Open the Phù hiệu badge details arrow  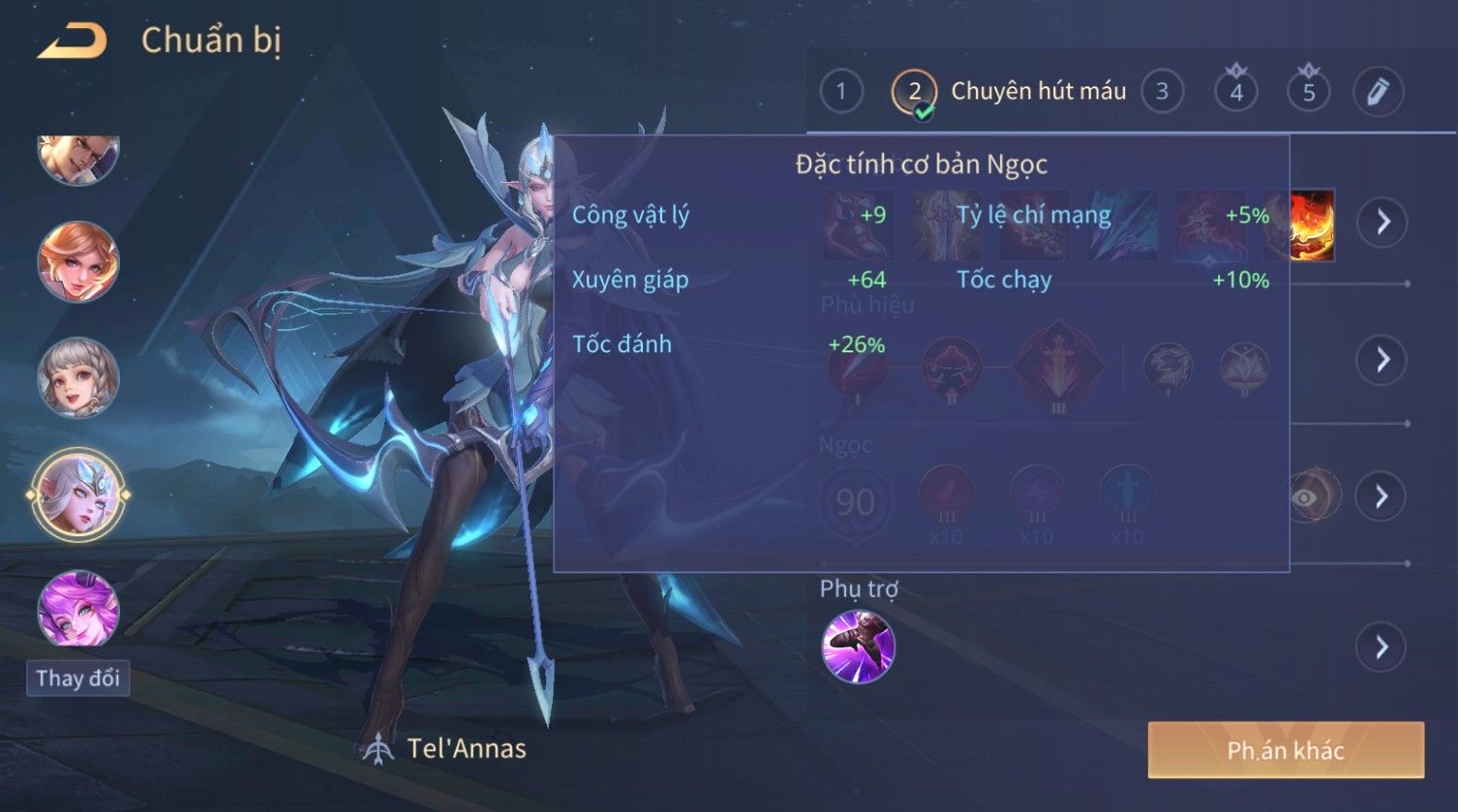click(x=1382, y=360)
